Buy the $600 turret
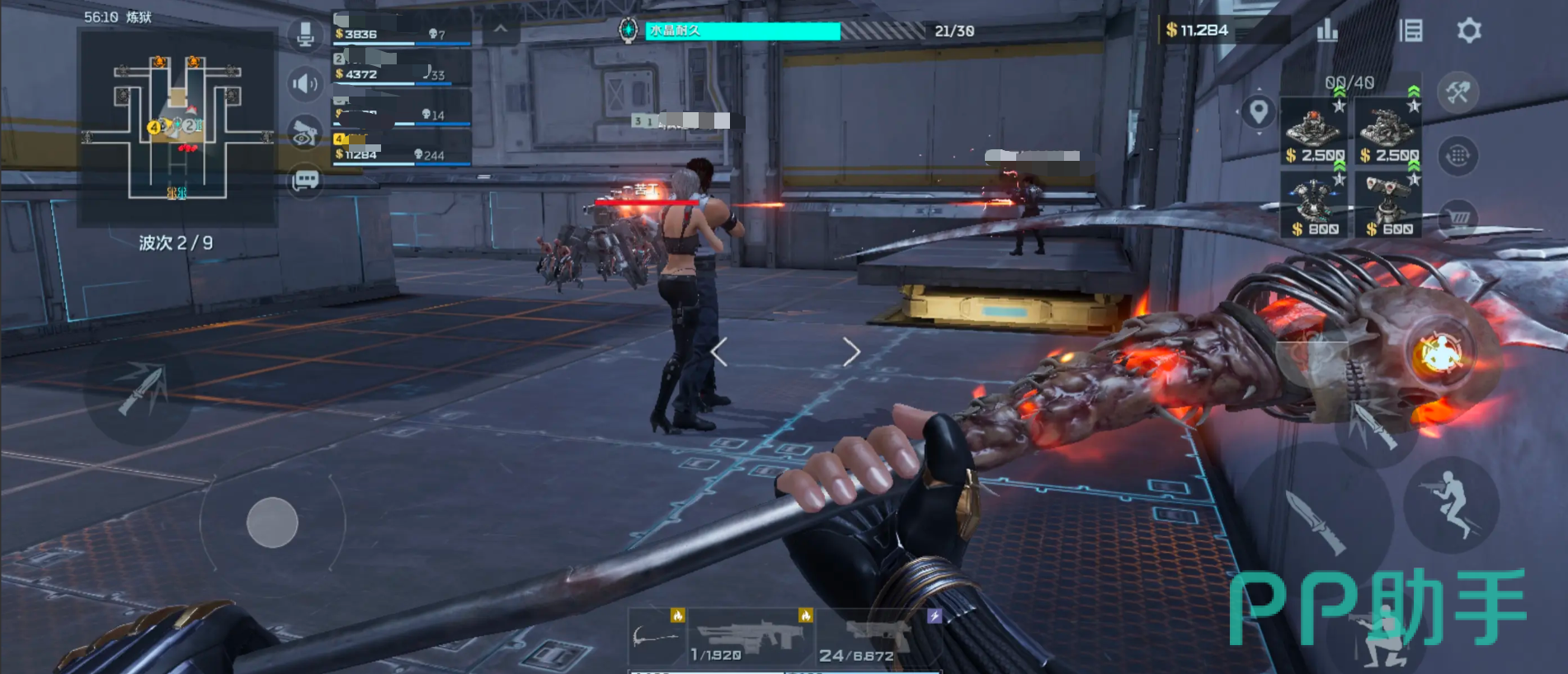 1389,206
